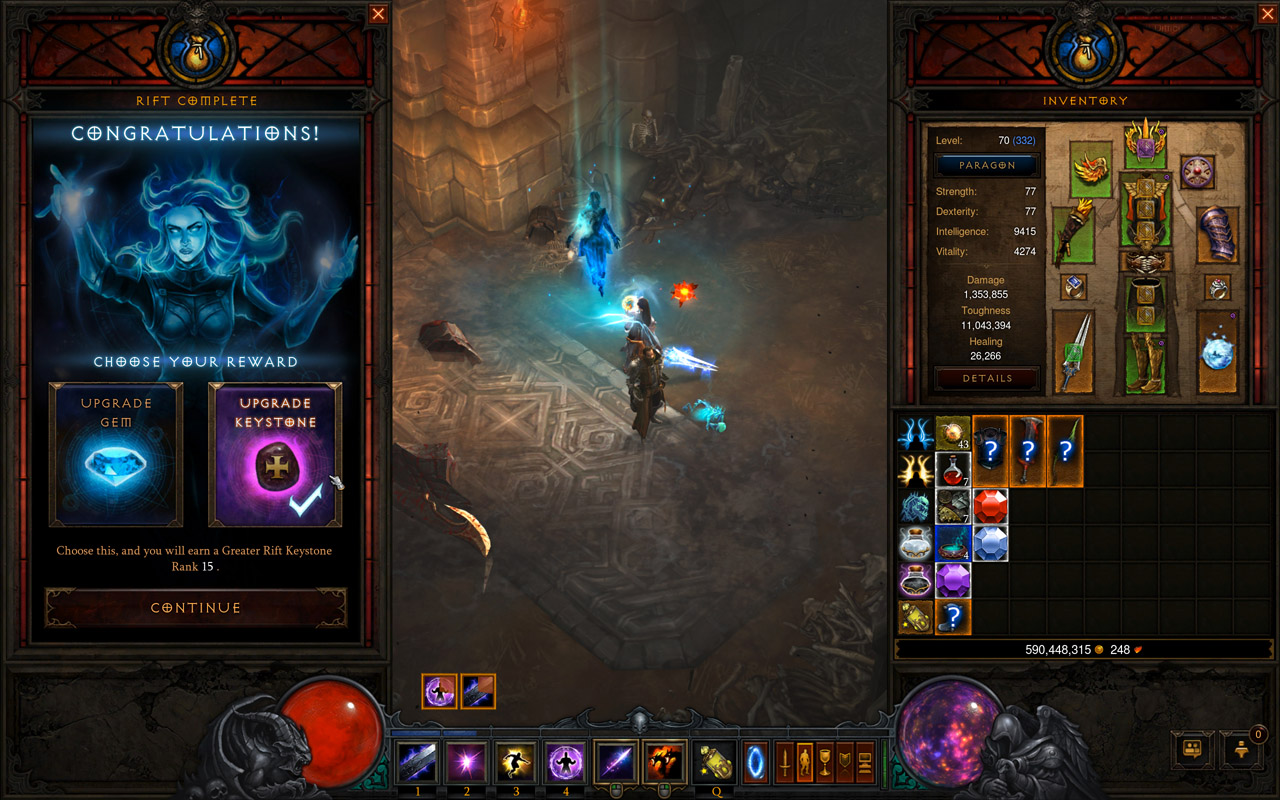This screenshot has height=800, width=1280.
Task: Show character stat Details
Action: coord(987,378)
